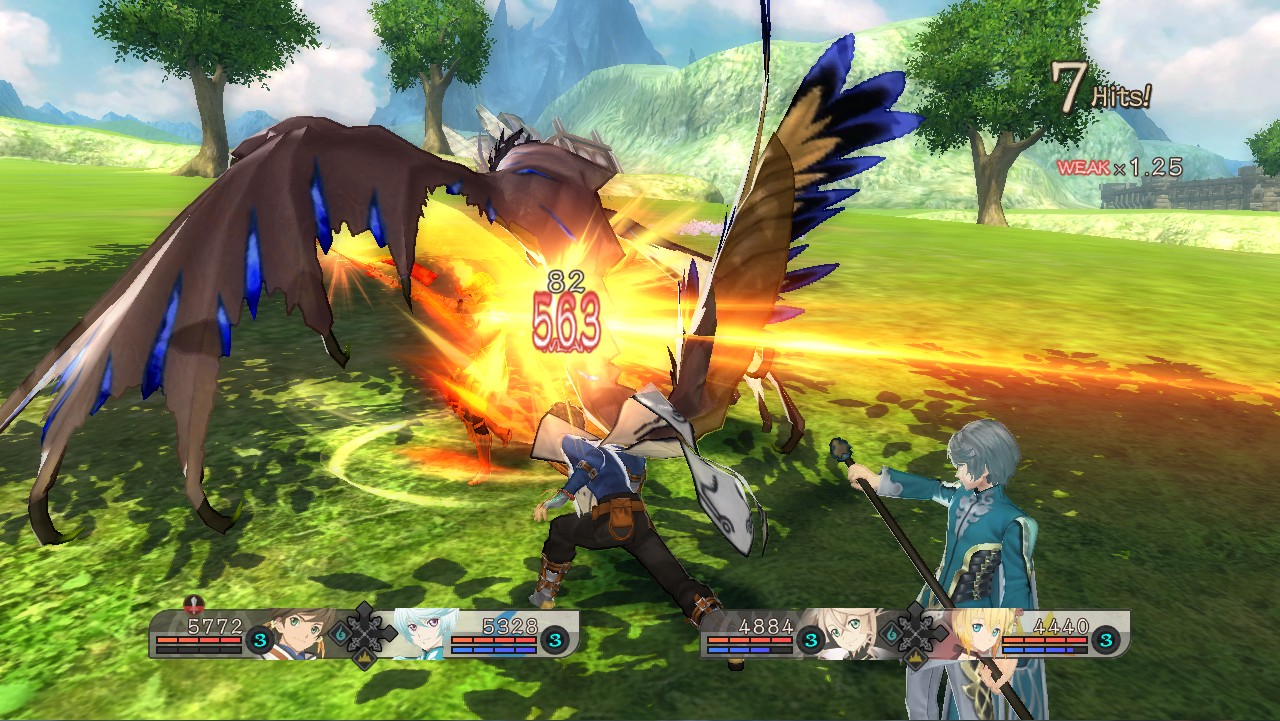The width and height of the screenshot is (1280, 721).
Task: Select the right party's flame elemental icon
Action: [891, 634]
